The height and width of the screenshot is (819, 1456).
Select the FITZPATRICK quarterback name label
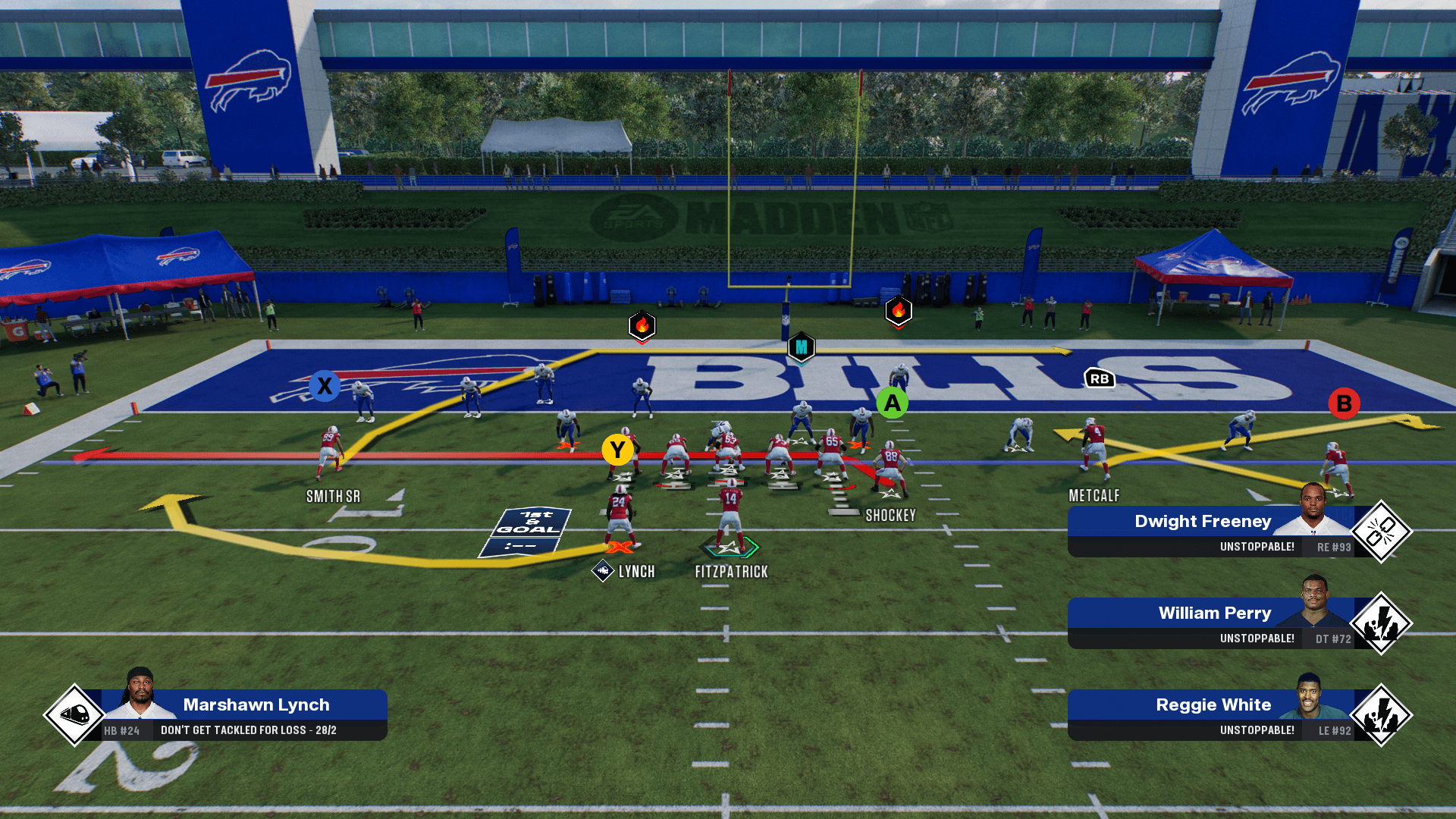click(x=731, y=572)
